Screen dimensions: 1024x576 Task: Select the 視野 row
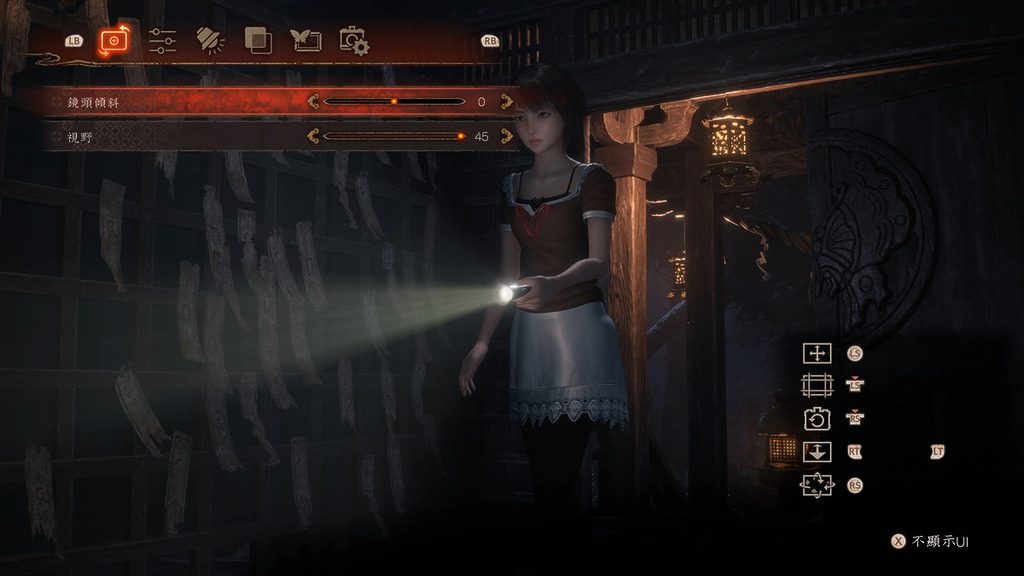point(160,137)
